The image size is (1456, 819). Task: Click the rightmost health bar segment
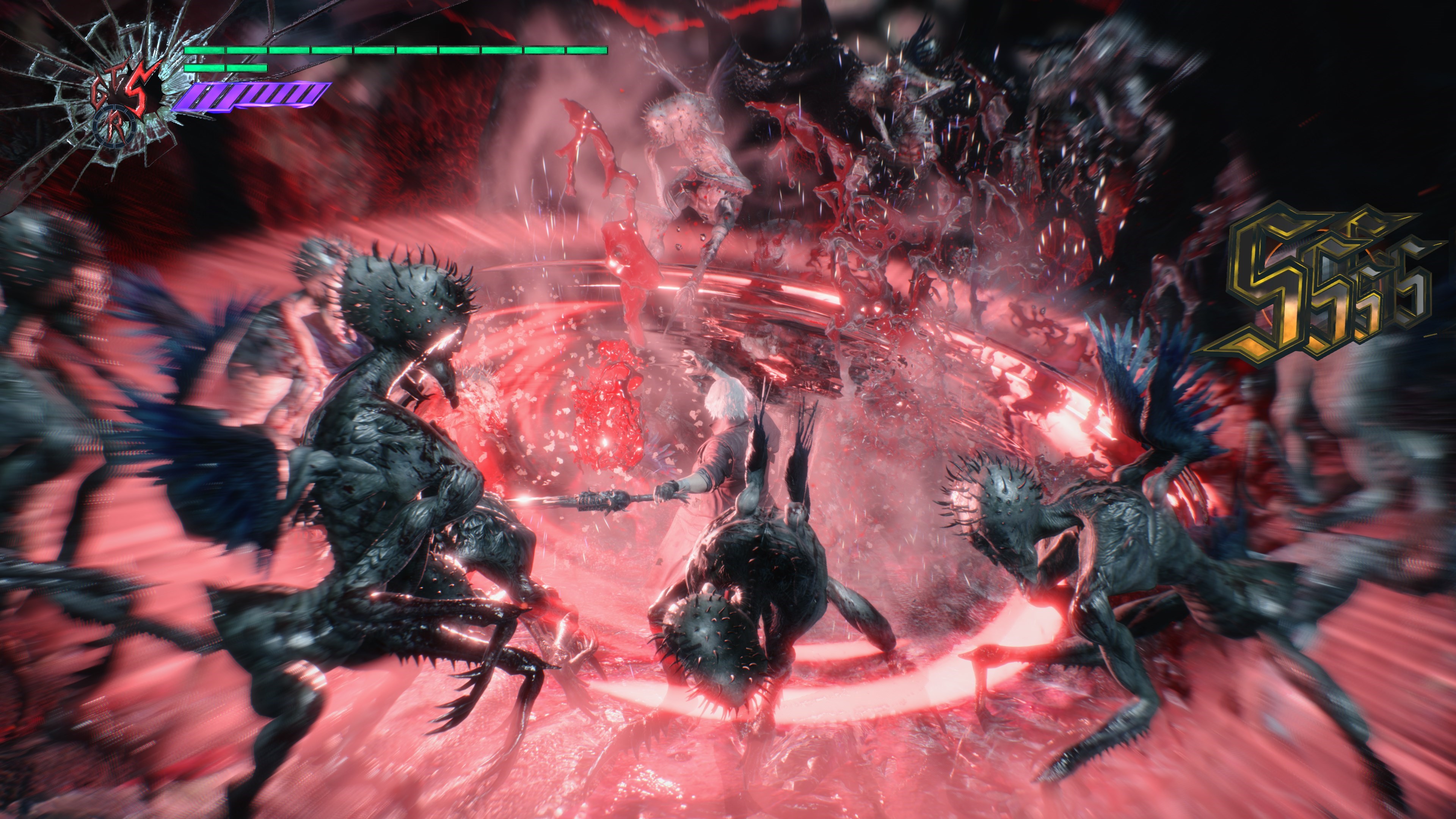[588, 50]
